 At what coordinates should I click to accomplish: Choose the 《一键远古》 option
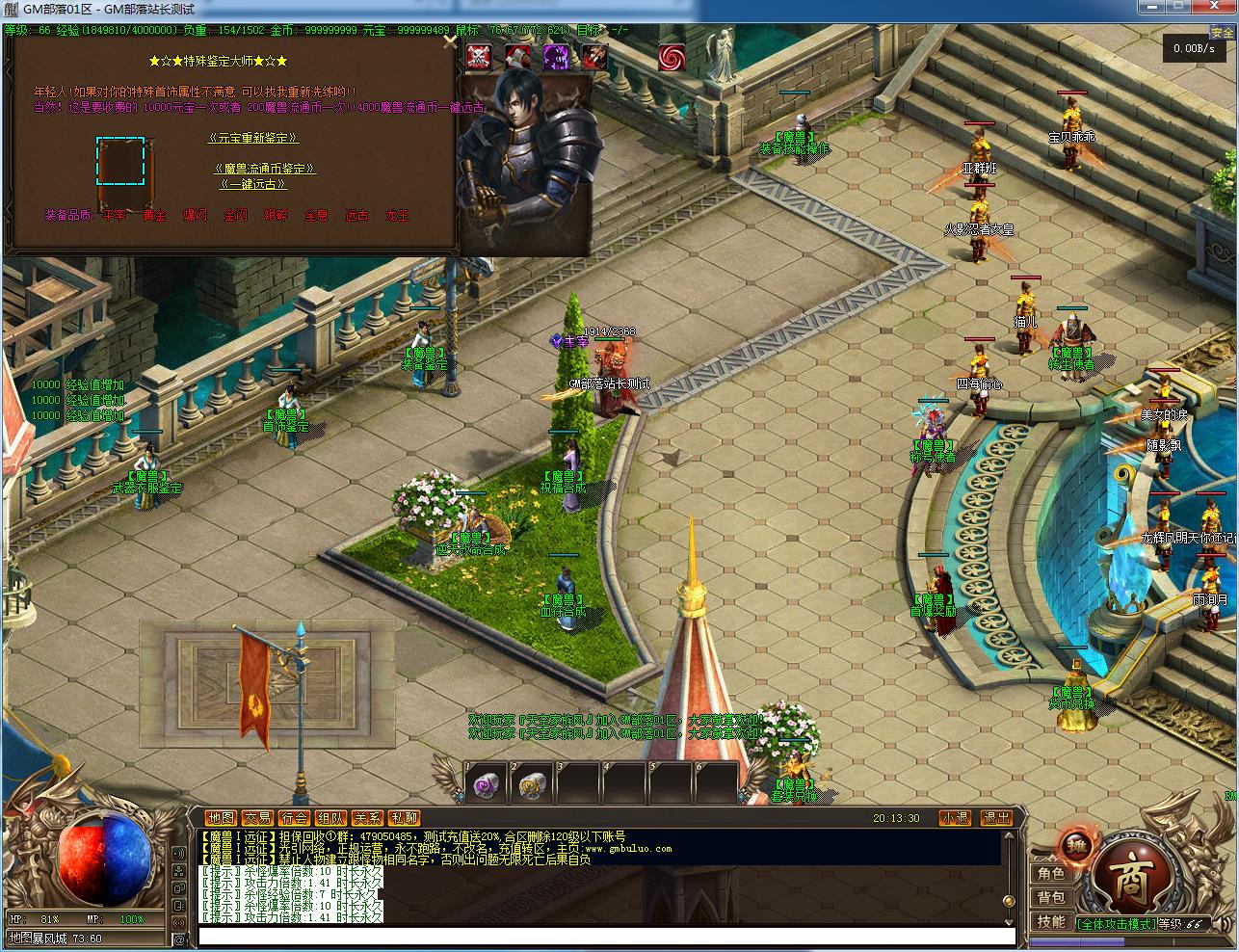point(253,184)
